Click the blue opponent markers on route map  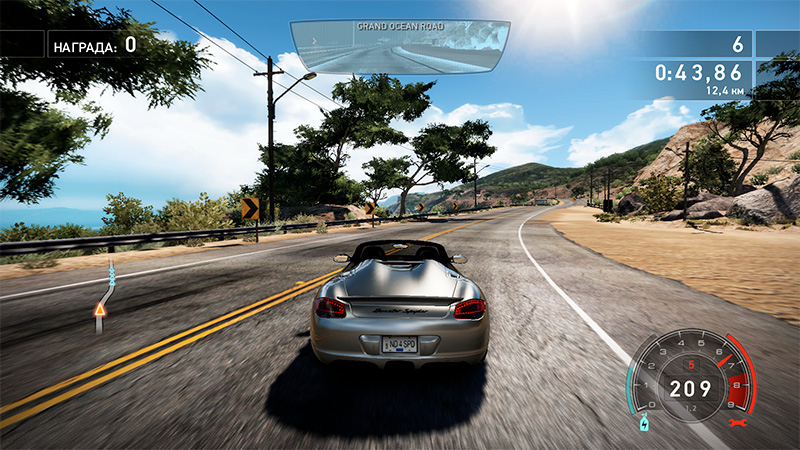(111, 272)
